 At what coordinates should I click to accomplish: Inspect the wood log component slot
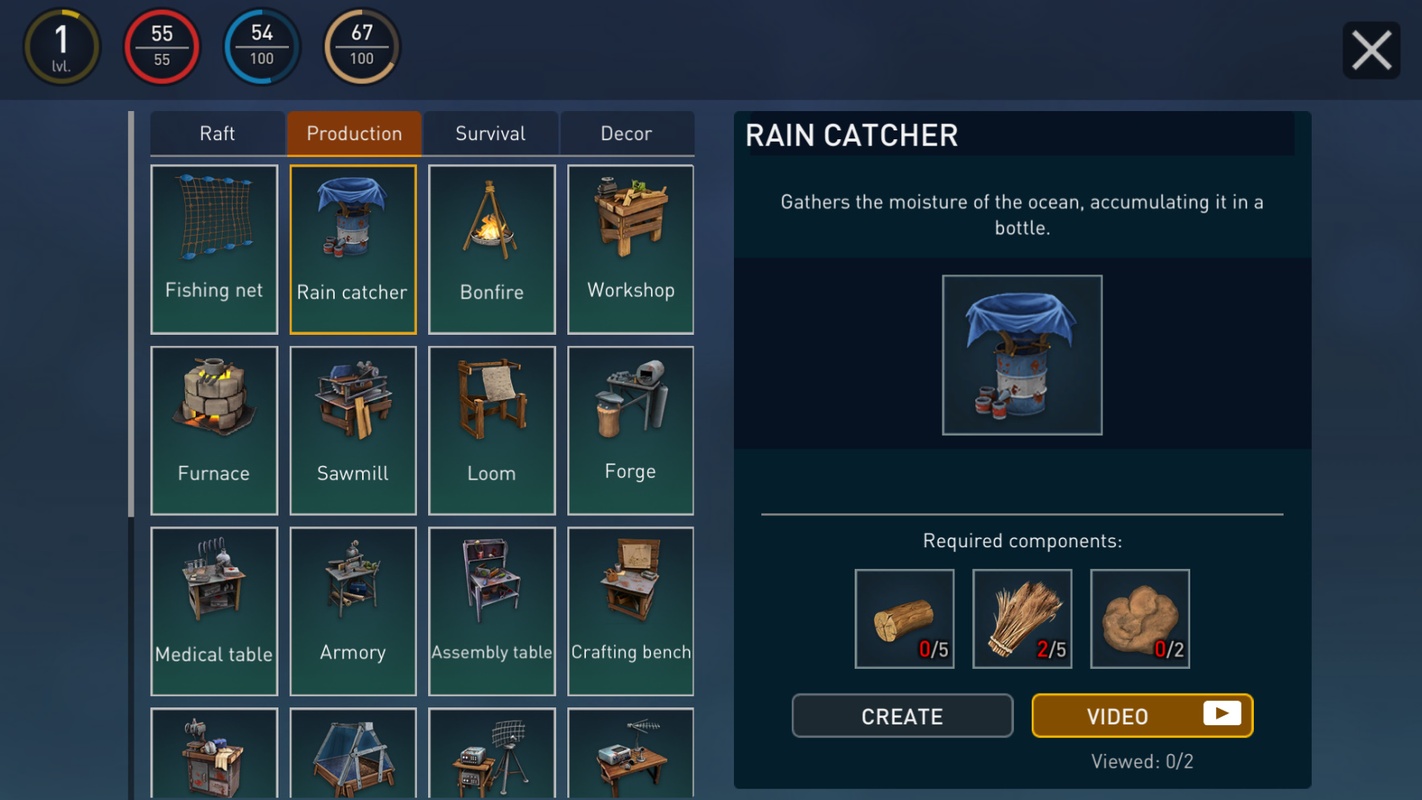(x=904, y=618)
